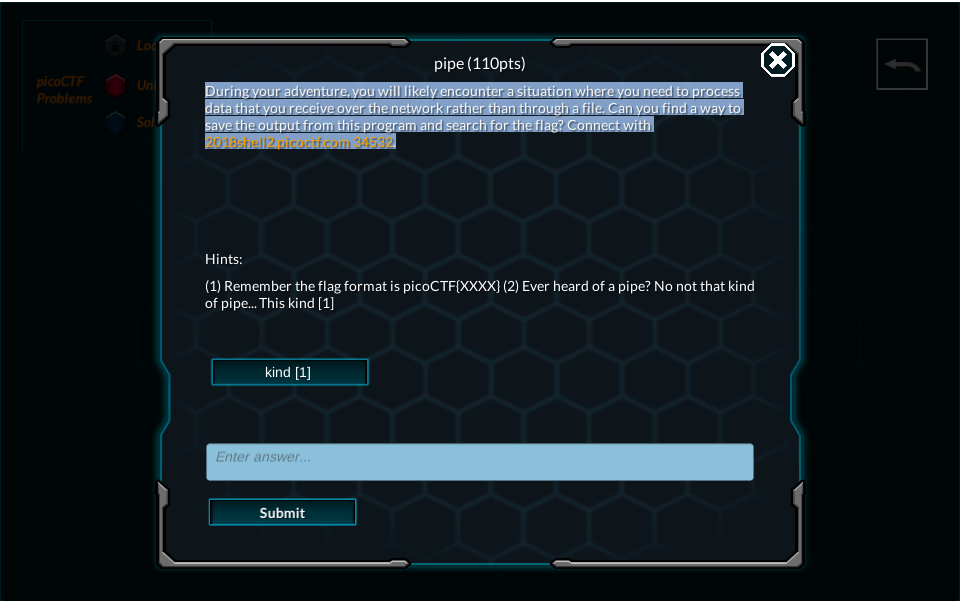The height and width of the screenshot is (601, 961).
Task: Close the pipe problem dialog
Action: tap(778, 61)
